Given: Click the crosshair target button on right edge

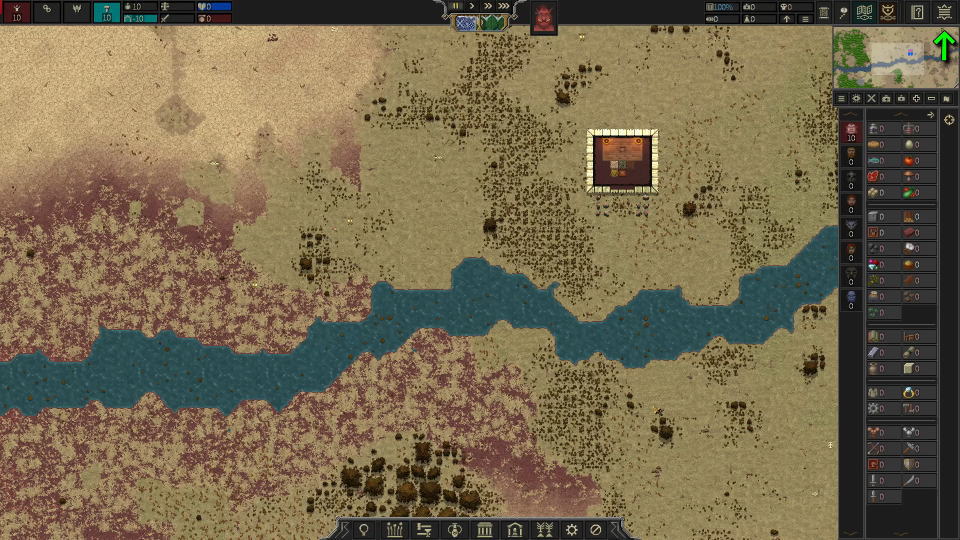Looking at the screenshot, I should [949, 120].
